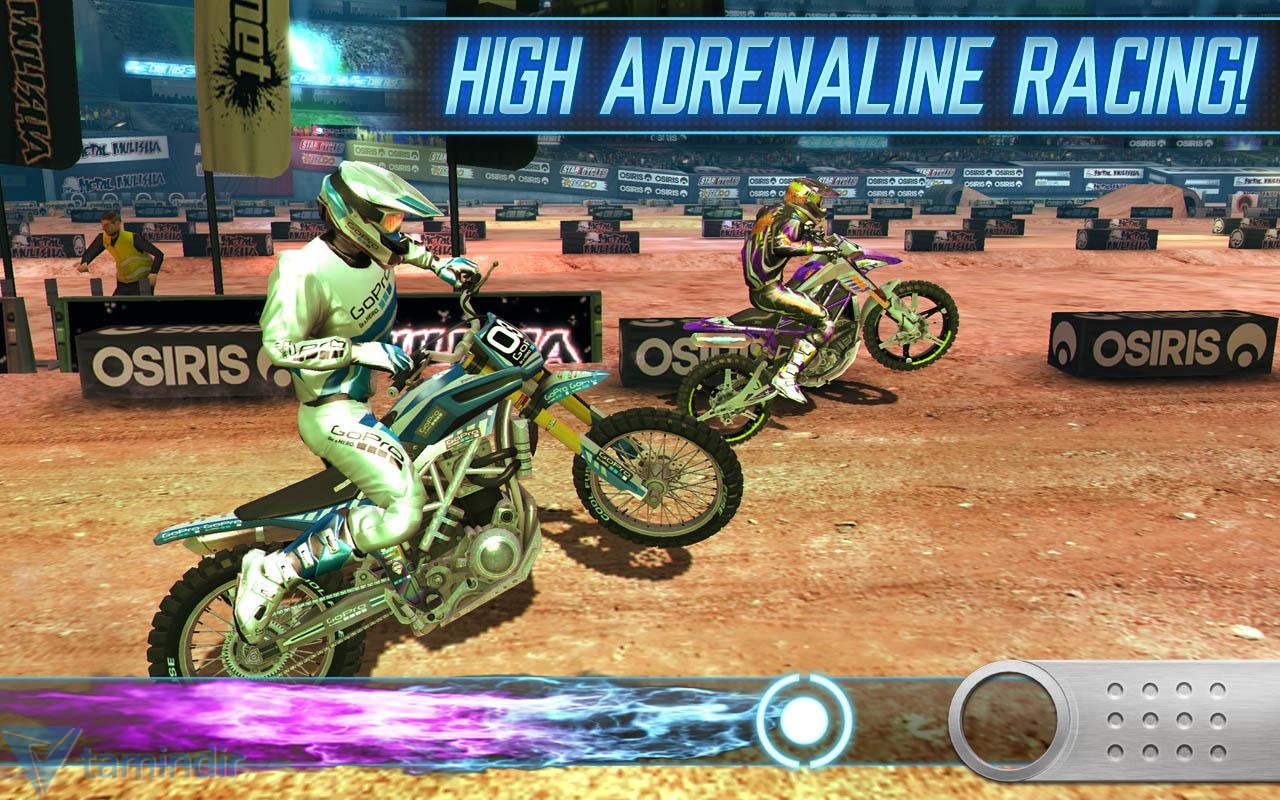The image size is (1280, 800).
Task: Activate the boost ring charge indicator
Action: tap(800, 717)
